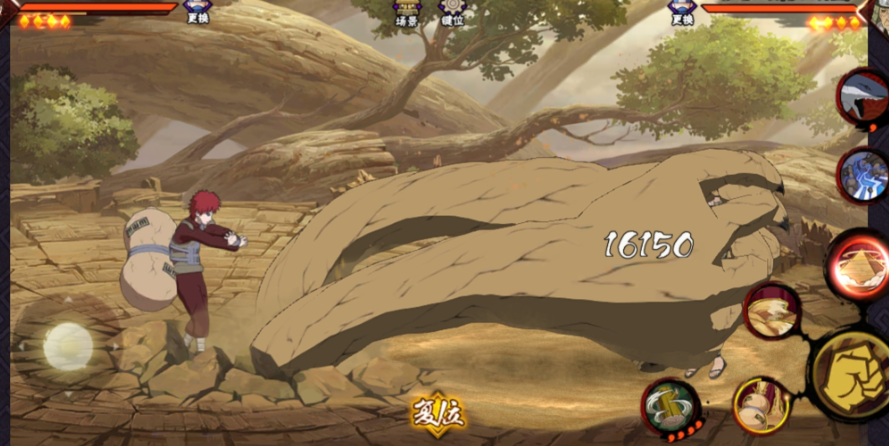Viewport: 889px width, 446px height.
Task: Select the shark-like summon icon
Action: 863,96
